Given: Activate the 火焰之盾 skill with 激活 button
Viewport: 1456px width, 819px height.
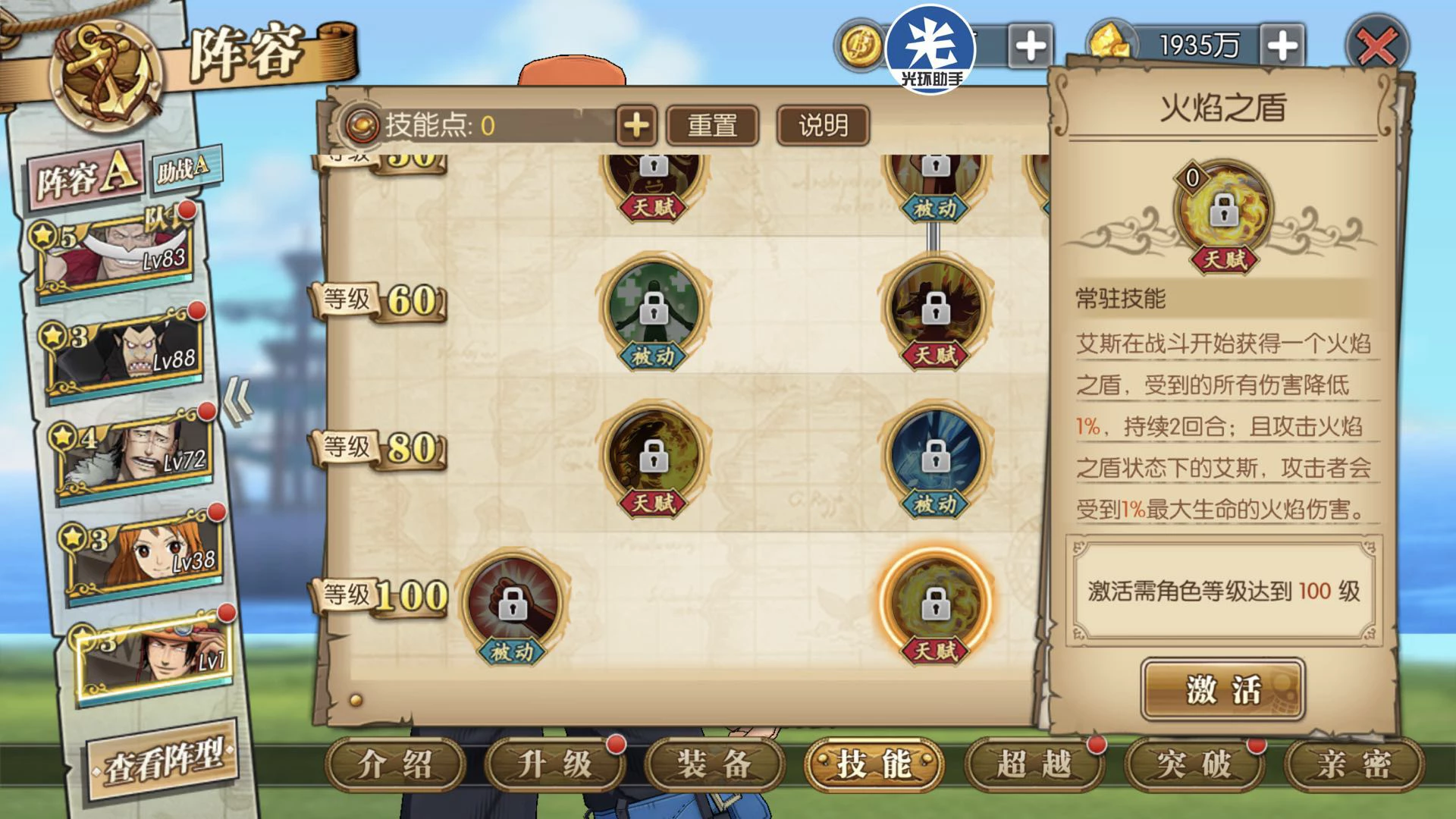Looking at the screenshot, I should [x=1222, y=689].
